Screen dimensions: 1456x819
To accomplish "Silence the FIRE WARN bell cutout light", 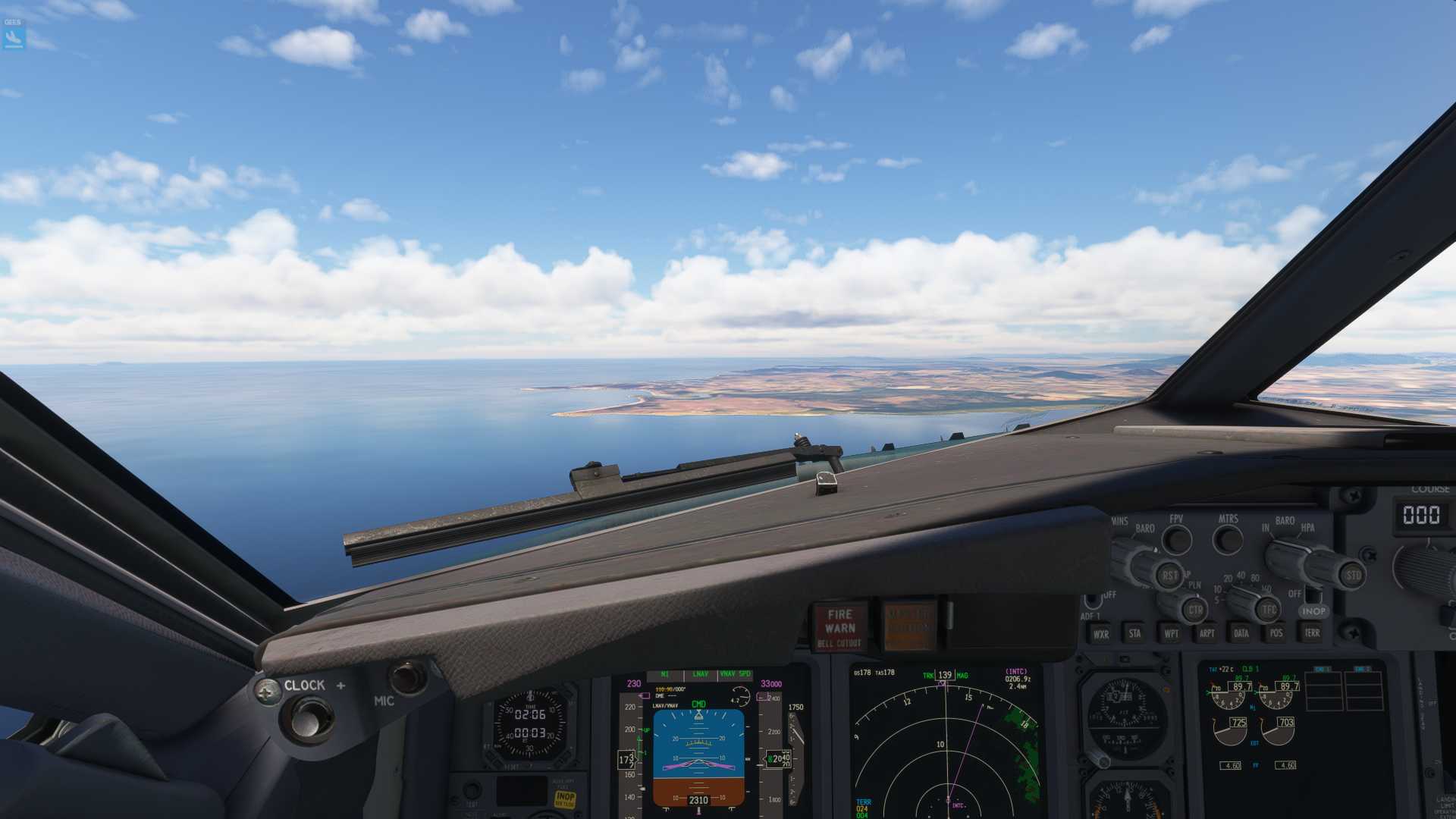I will [840, 627].
